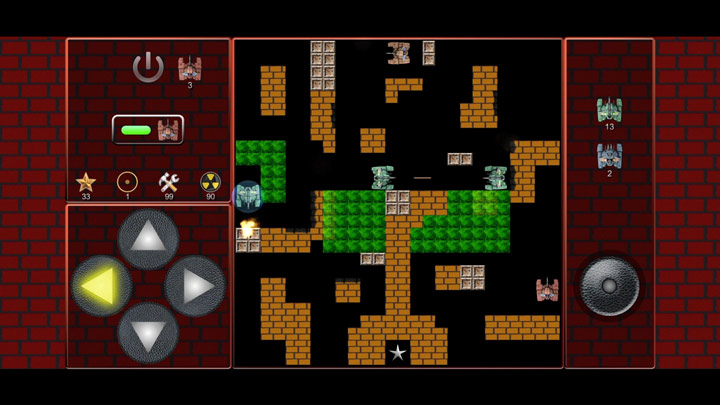The height and width of the screenshot is (405, 720).
Task: Use the wrench and hammer repair item
Action: 168,182
